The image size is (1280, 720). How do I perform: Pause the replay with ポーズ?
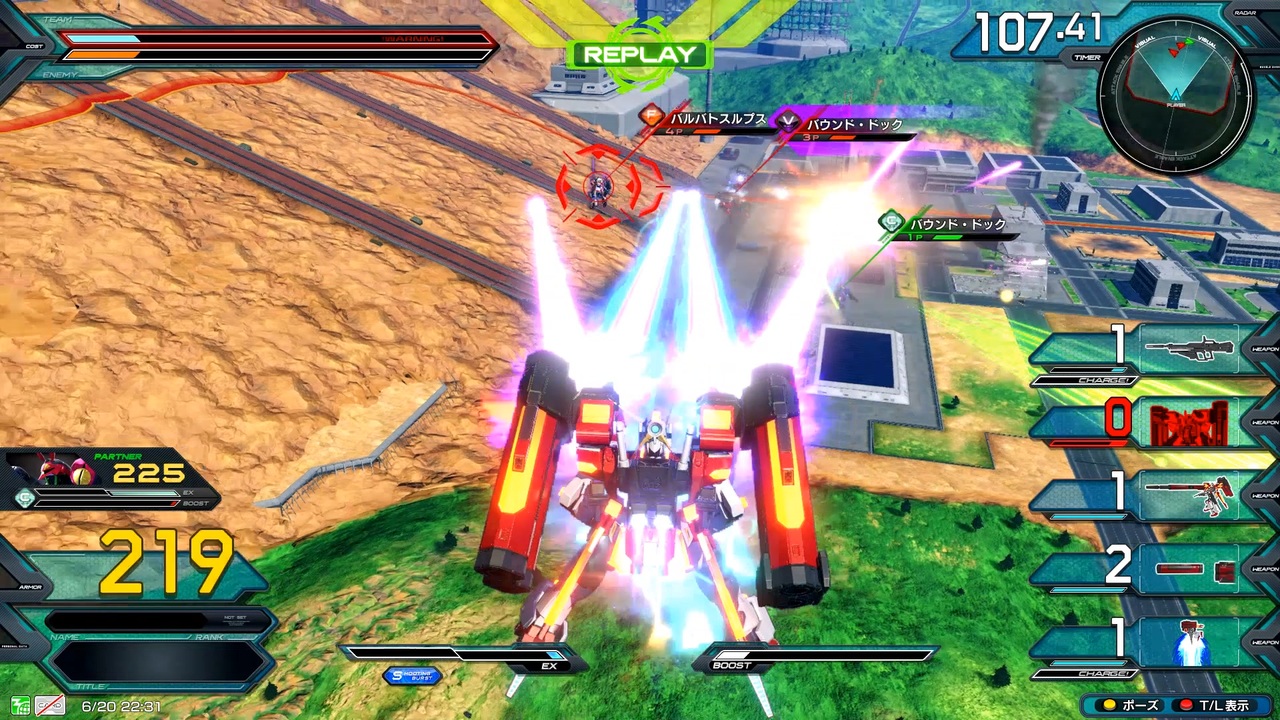point(1130,705)
